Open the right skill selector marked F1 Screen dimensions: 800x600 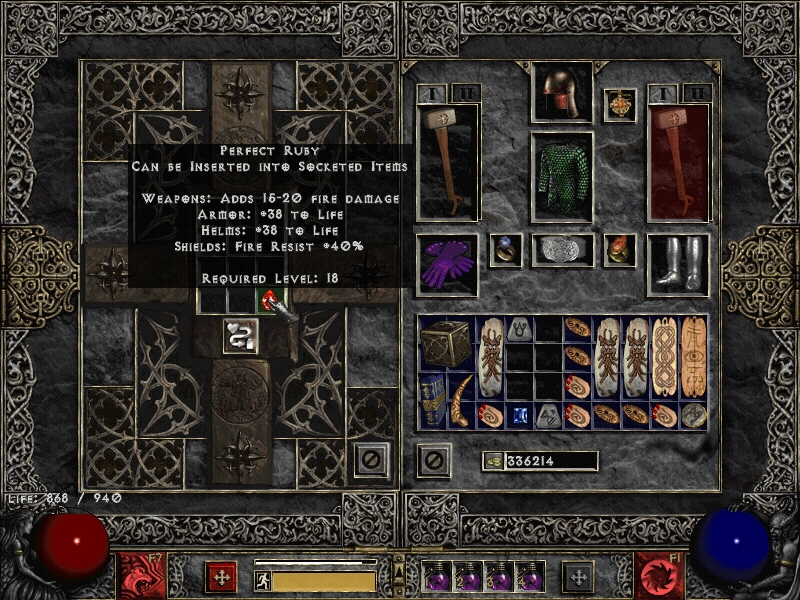click(660, 576)
